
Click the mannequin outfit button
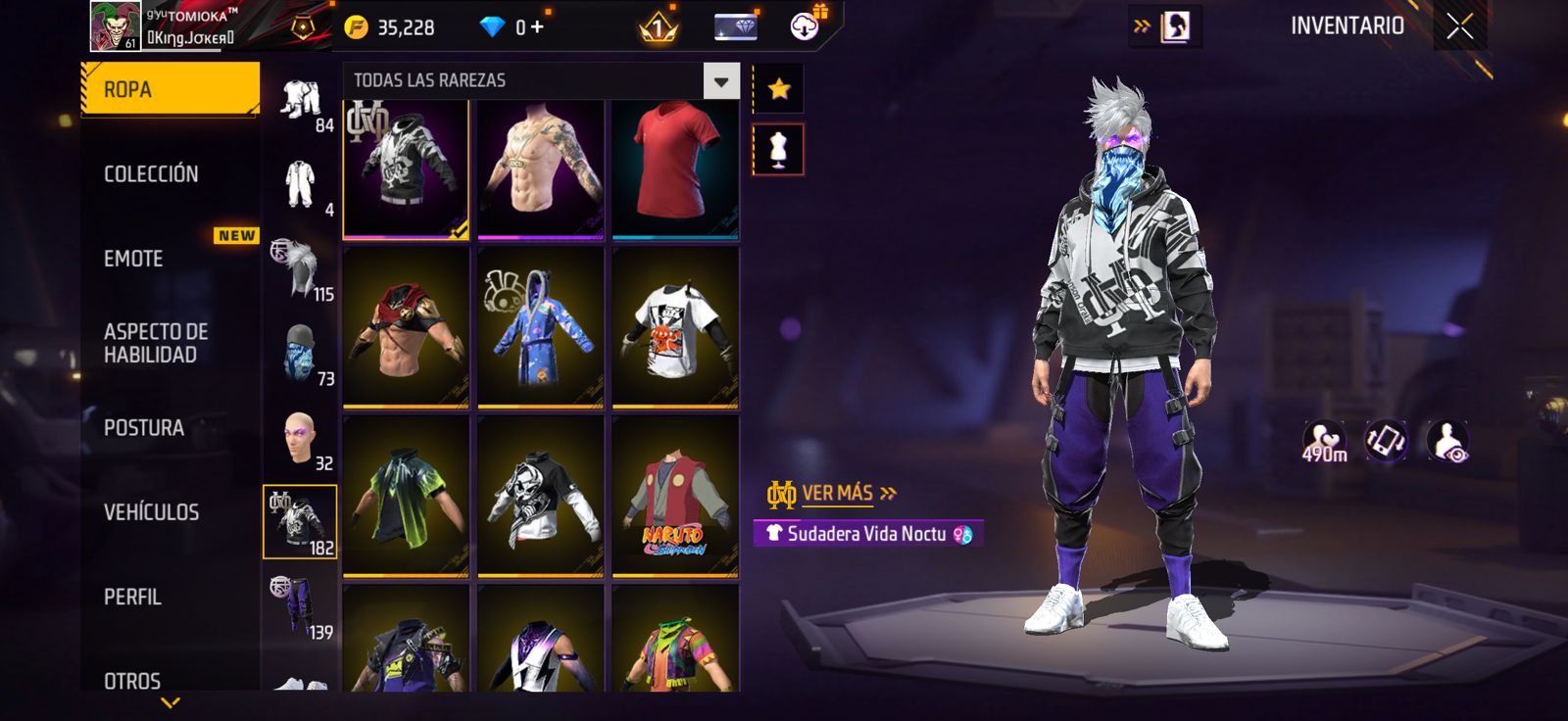point(778,149)
